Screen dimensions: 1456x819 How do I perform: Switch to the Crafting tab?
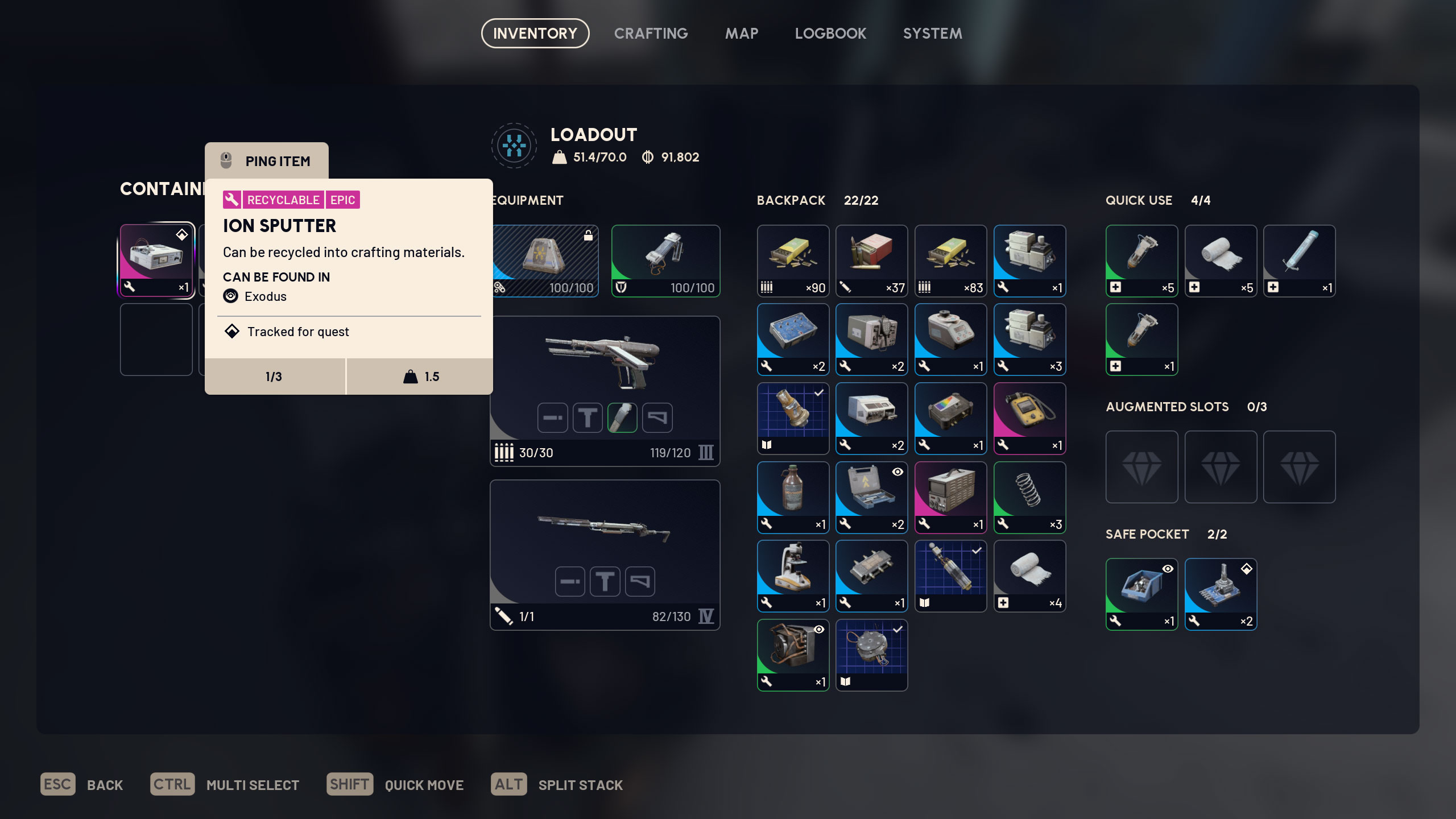click(651, 34)
